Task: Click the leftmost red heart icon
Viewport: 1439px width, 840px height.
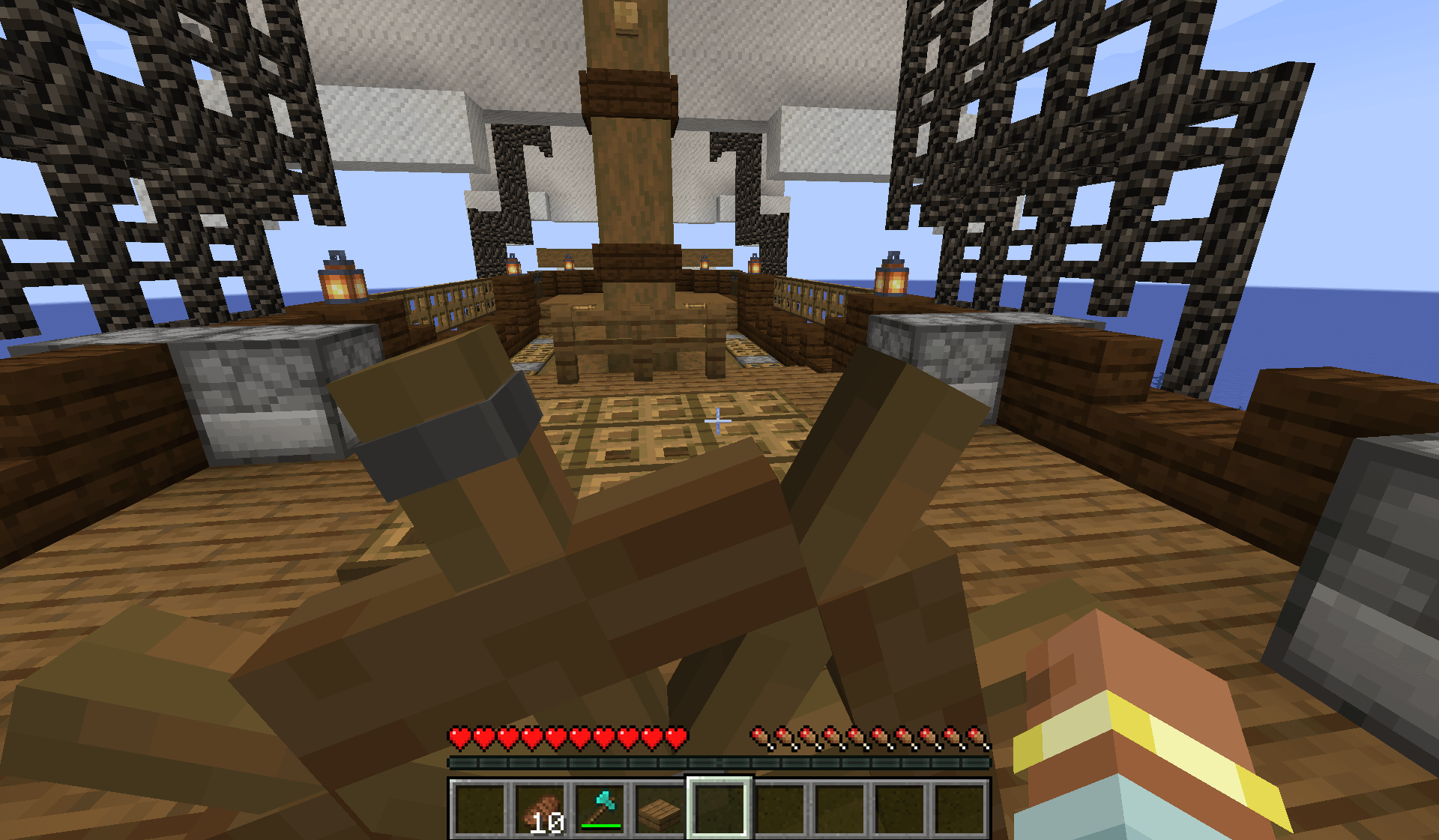Action: point(458,737)
